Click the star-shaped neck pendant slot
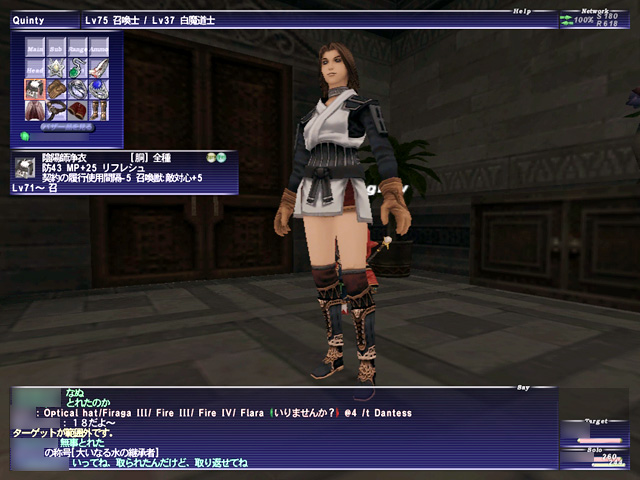Screen dimensions: 640x480 click(x=56, y=68)
